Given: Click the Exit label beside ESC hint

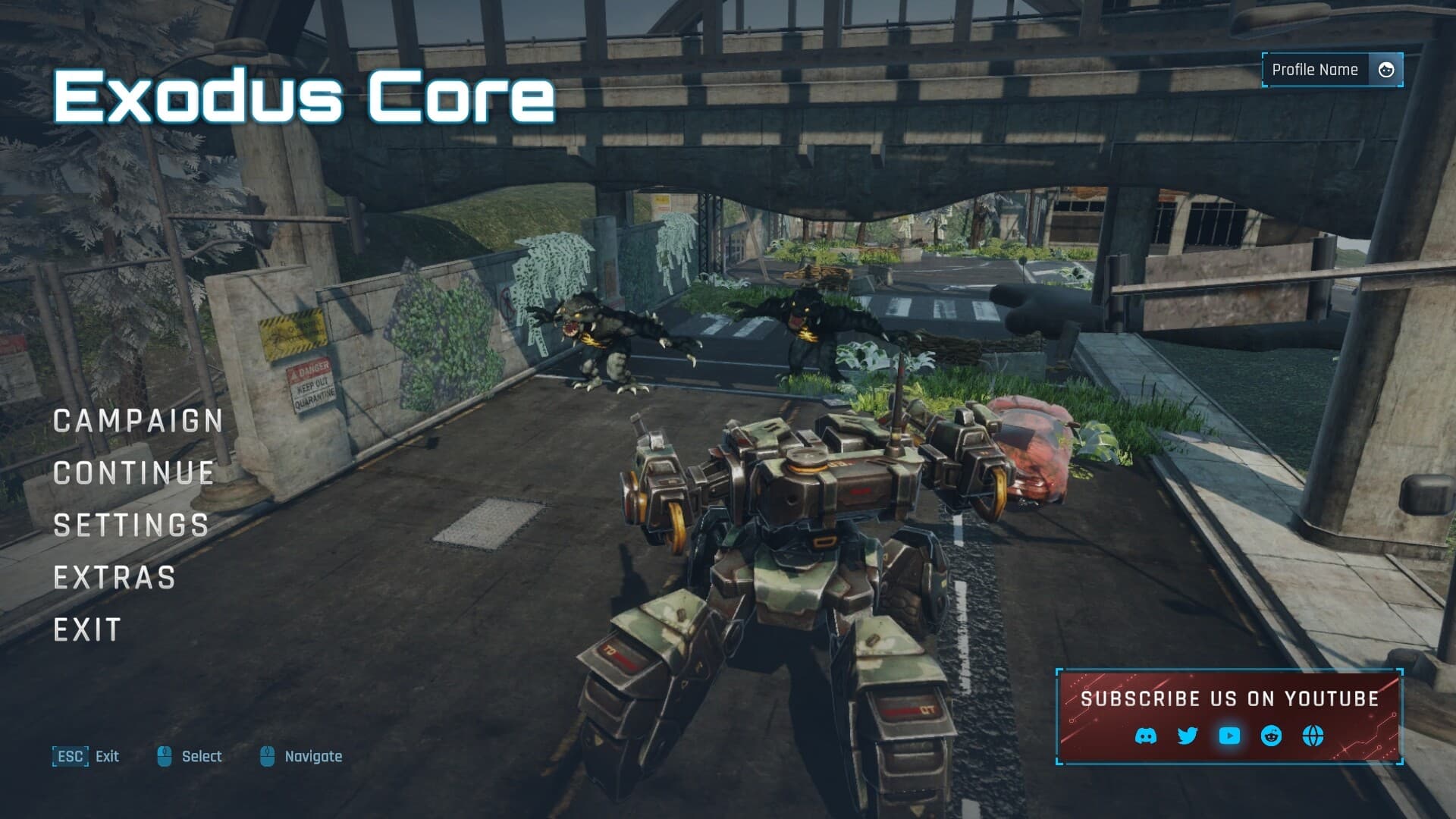Looking at the screenshot, I should (x=107, y=756).
